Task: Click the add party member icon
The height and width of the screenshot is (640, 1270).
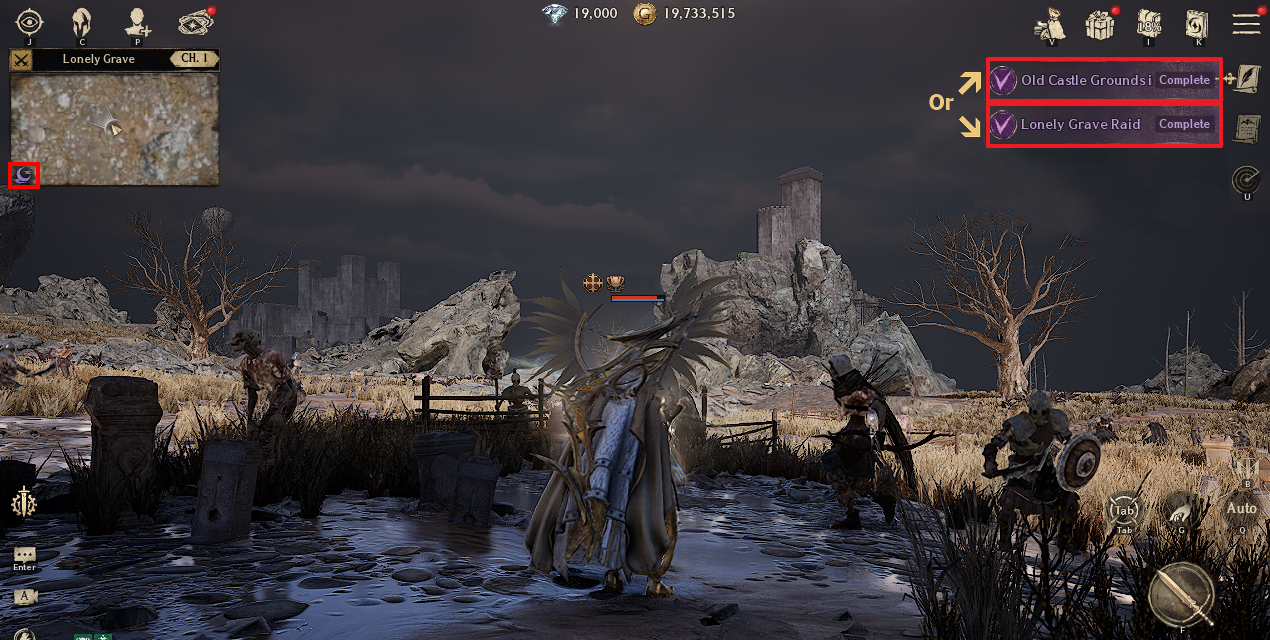Action: pos(137,21)
